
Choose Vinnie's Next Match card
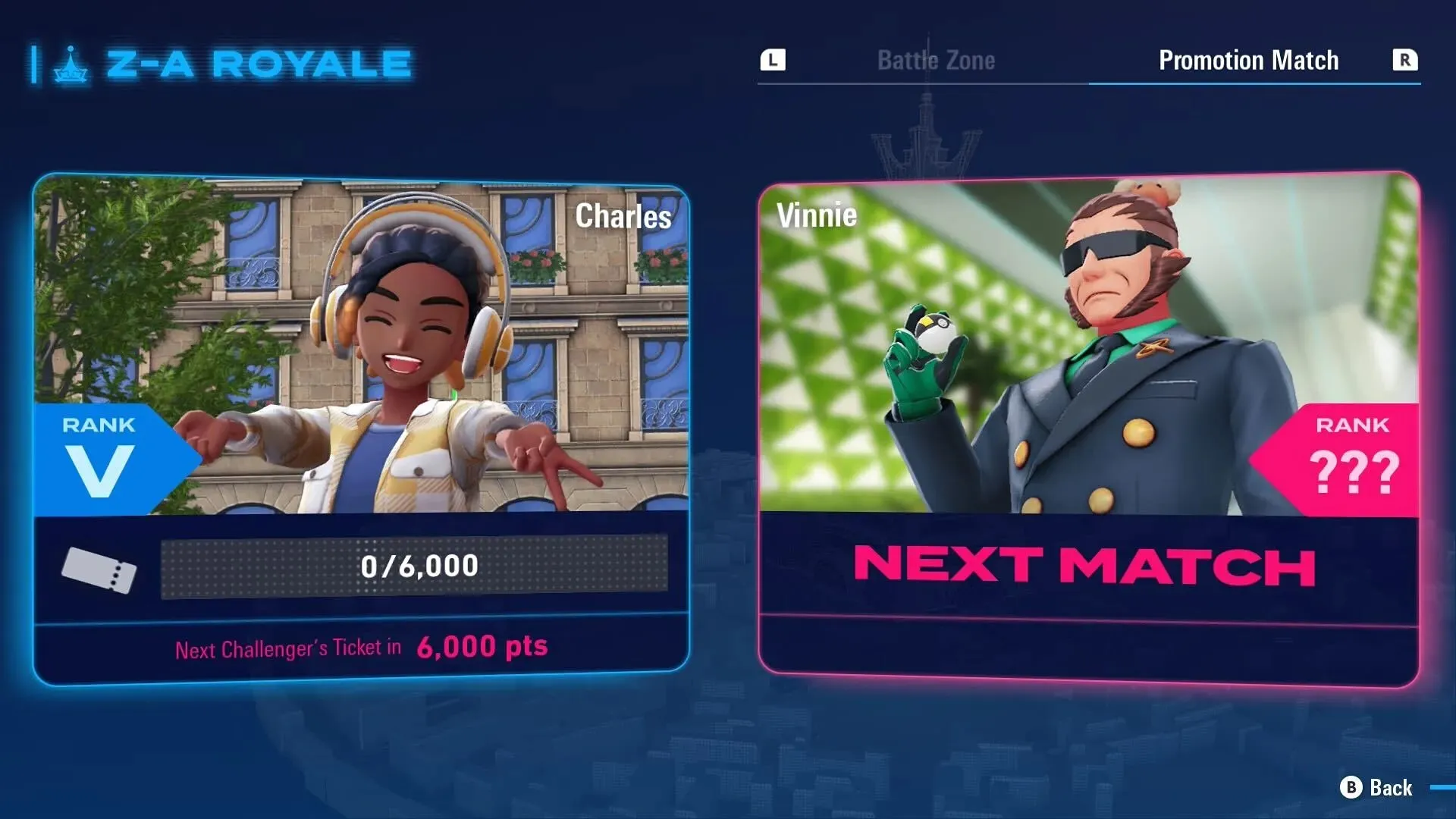tap(1088, 428)
